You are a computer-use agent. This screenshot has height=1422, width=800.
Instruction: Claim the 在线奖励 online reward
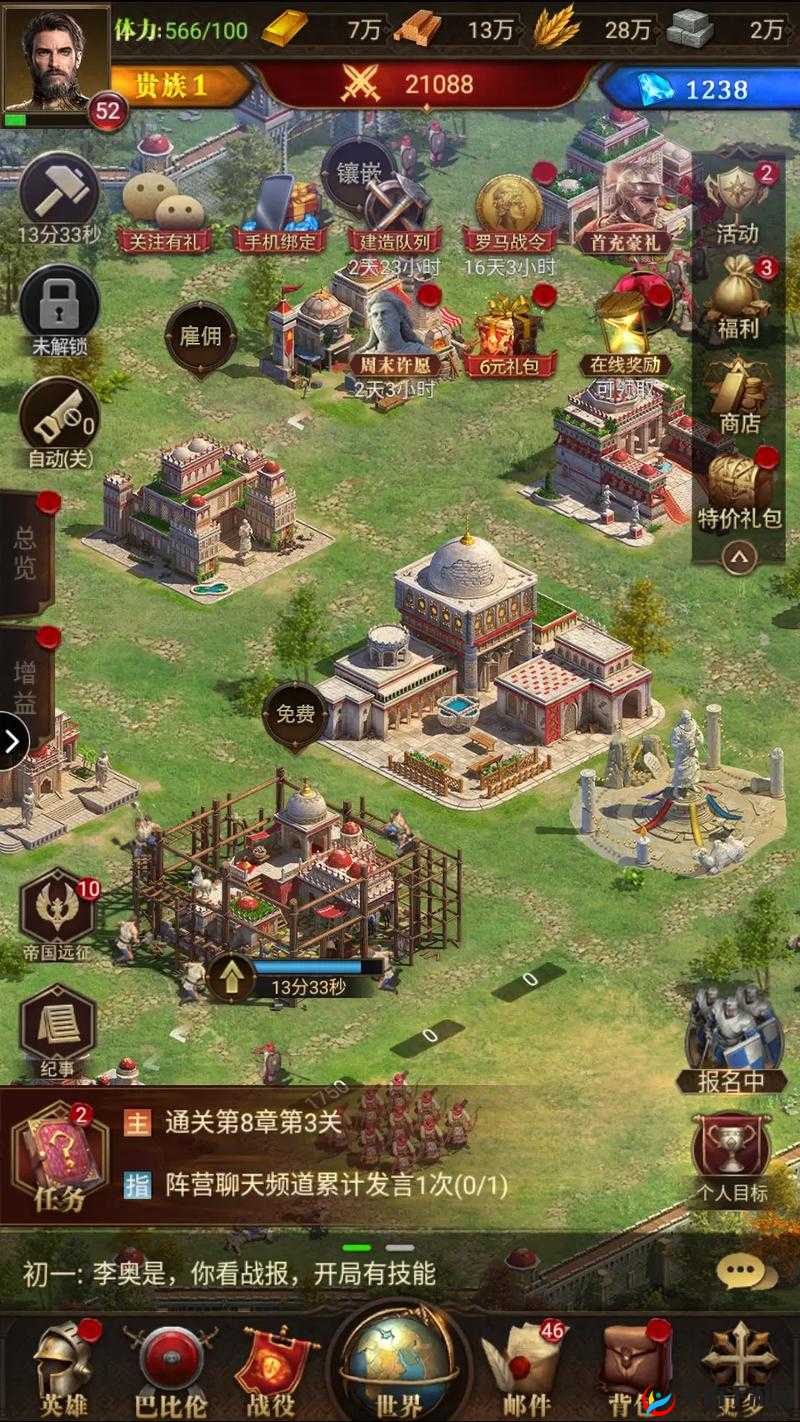click(x=628, y=327)
